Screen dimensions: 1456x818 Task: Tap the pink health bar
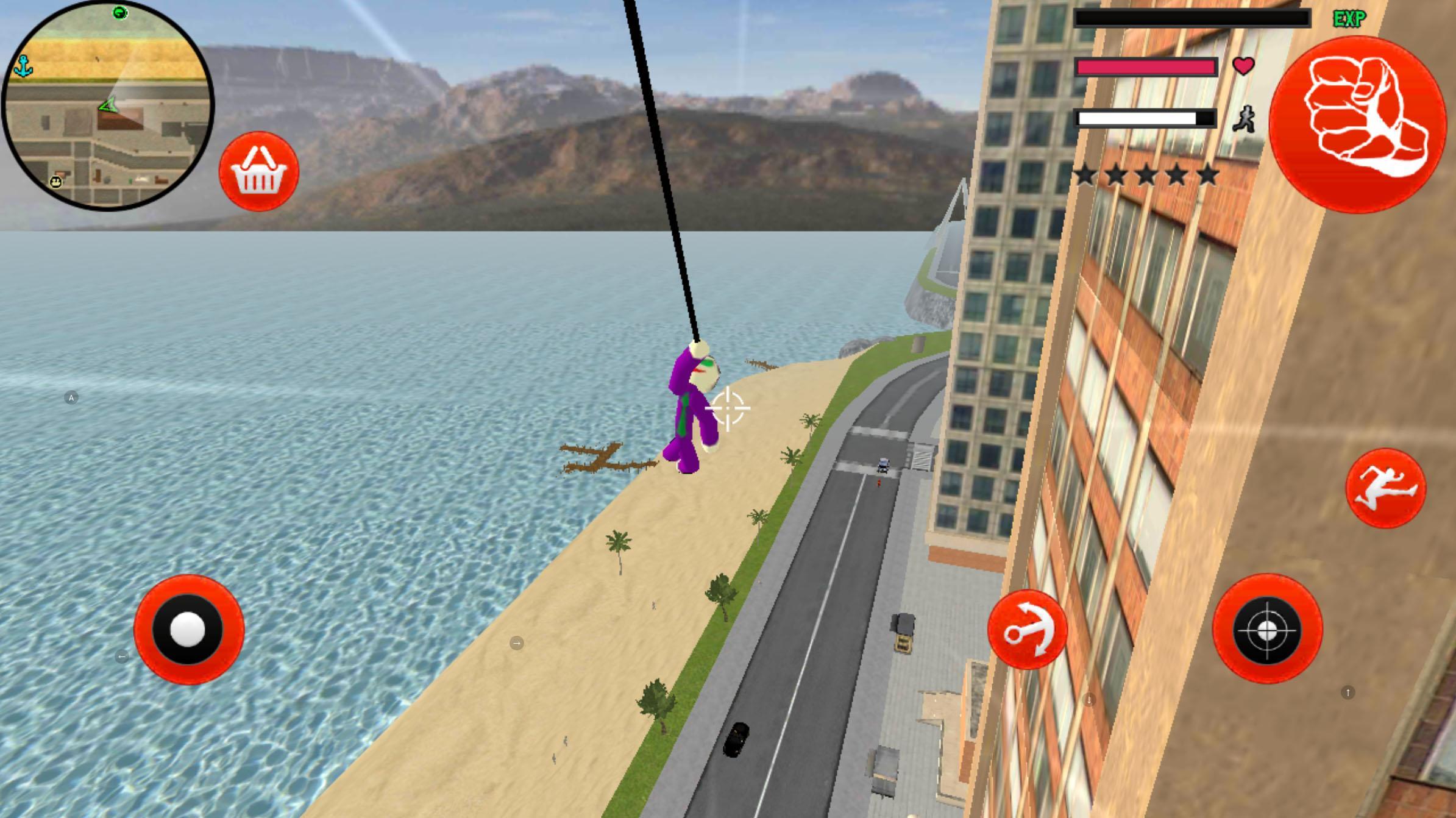tap(1145, 67)
